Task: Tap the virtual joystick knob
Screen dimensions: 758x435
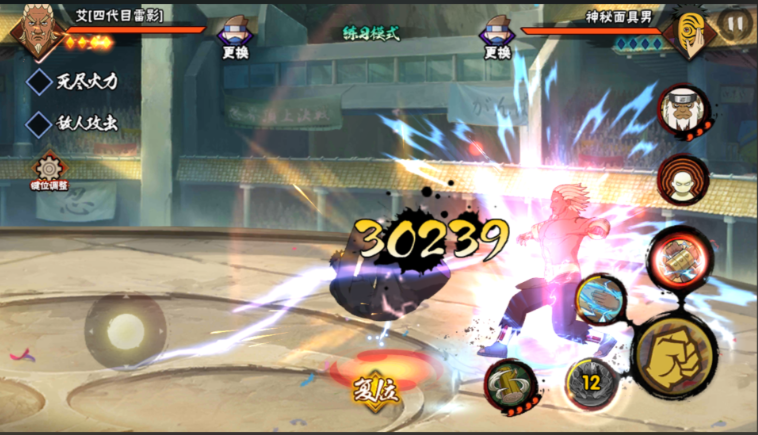Action: [x=126, y=329]
